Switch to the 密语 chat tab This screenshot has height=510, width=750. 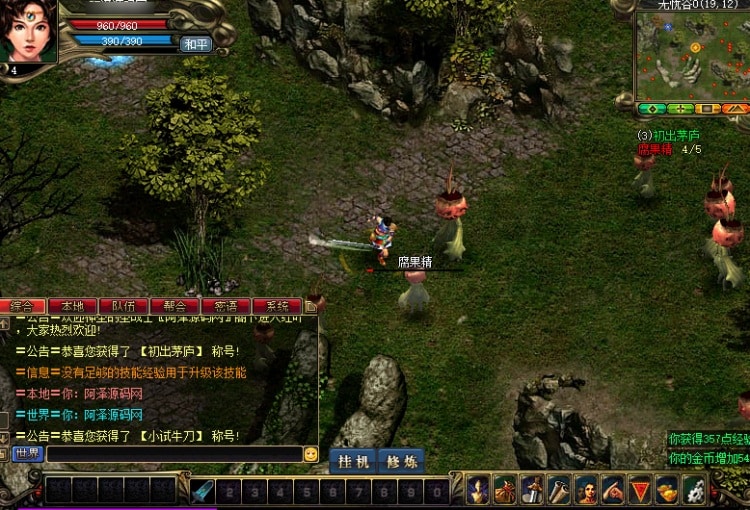(226, 306)
